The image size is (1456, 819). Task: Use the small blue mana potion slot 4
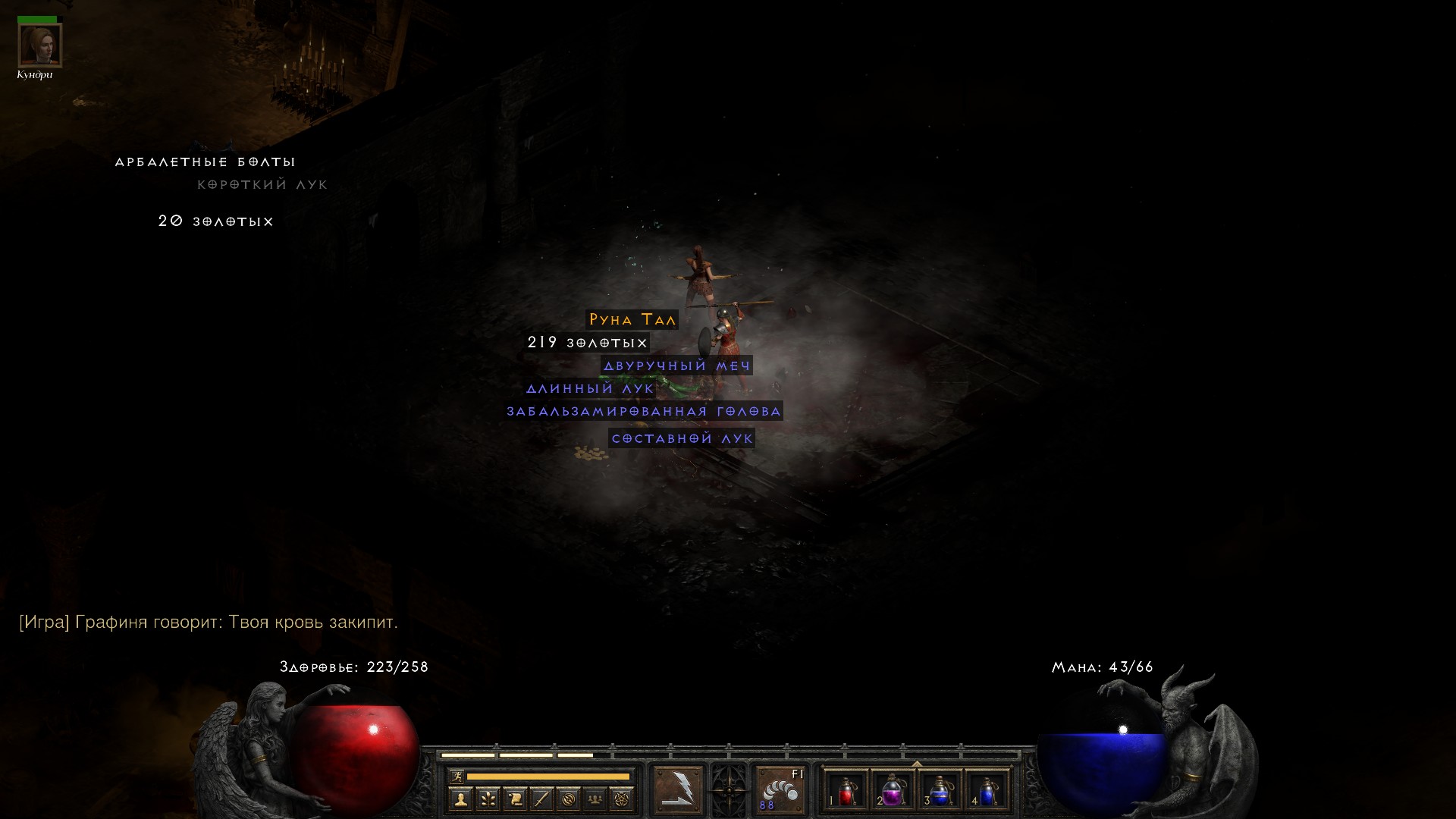[987, 791]
